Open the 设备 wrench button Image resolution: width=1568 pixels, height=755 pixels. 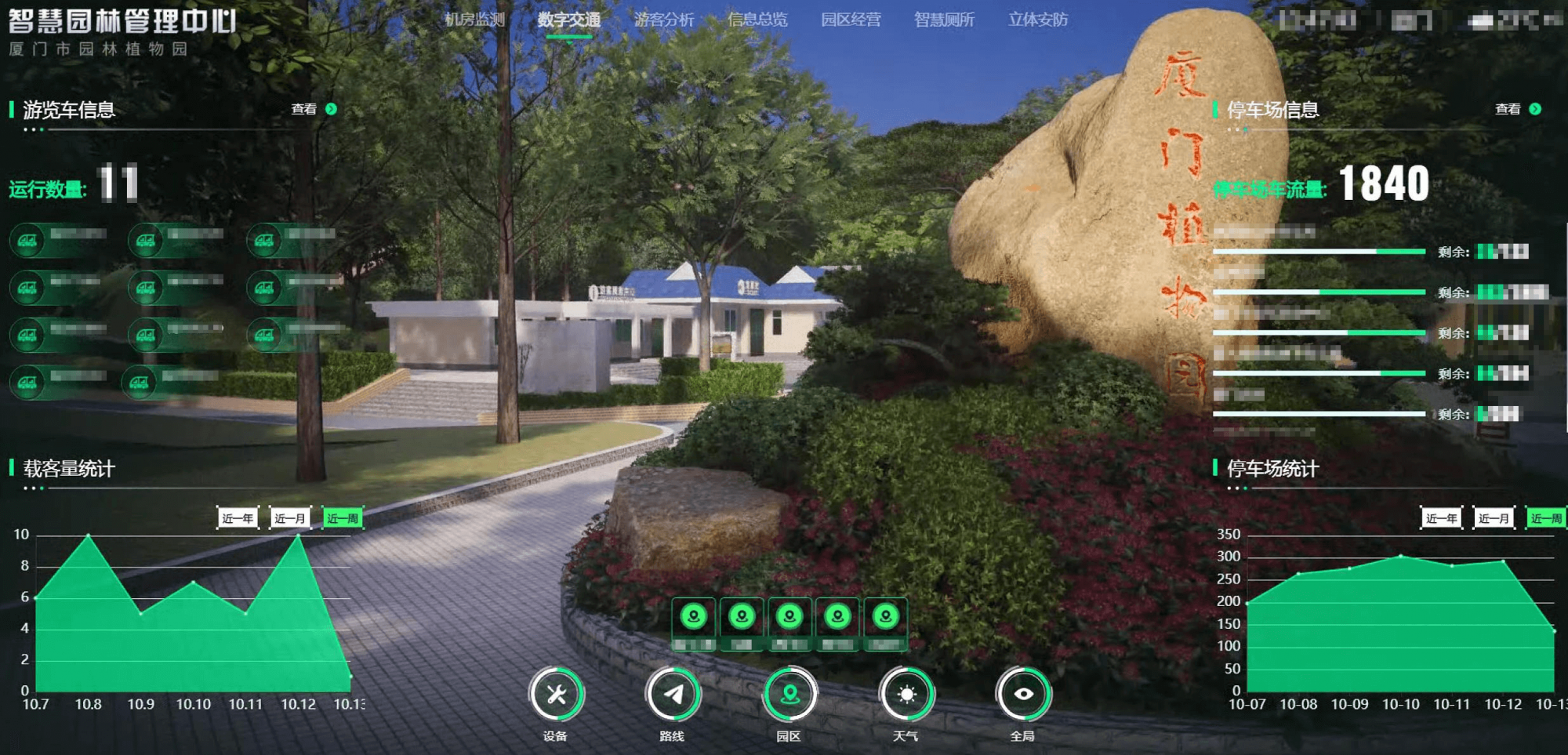tap(556, 695)
